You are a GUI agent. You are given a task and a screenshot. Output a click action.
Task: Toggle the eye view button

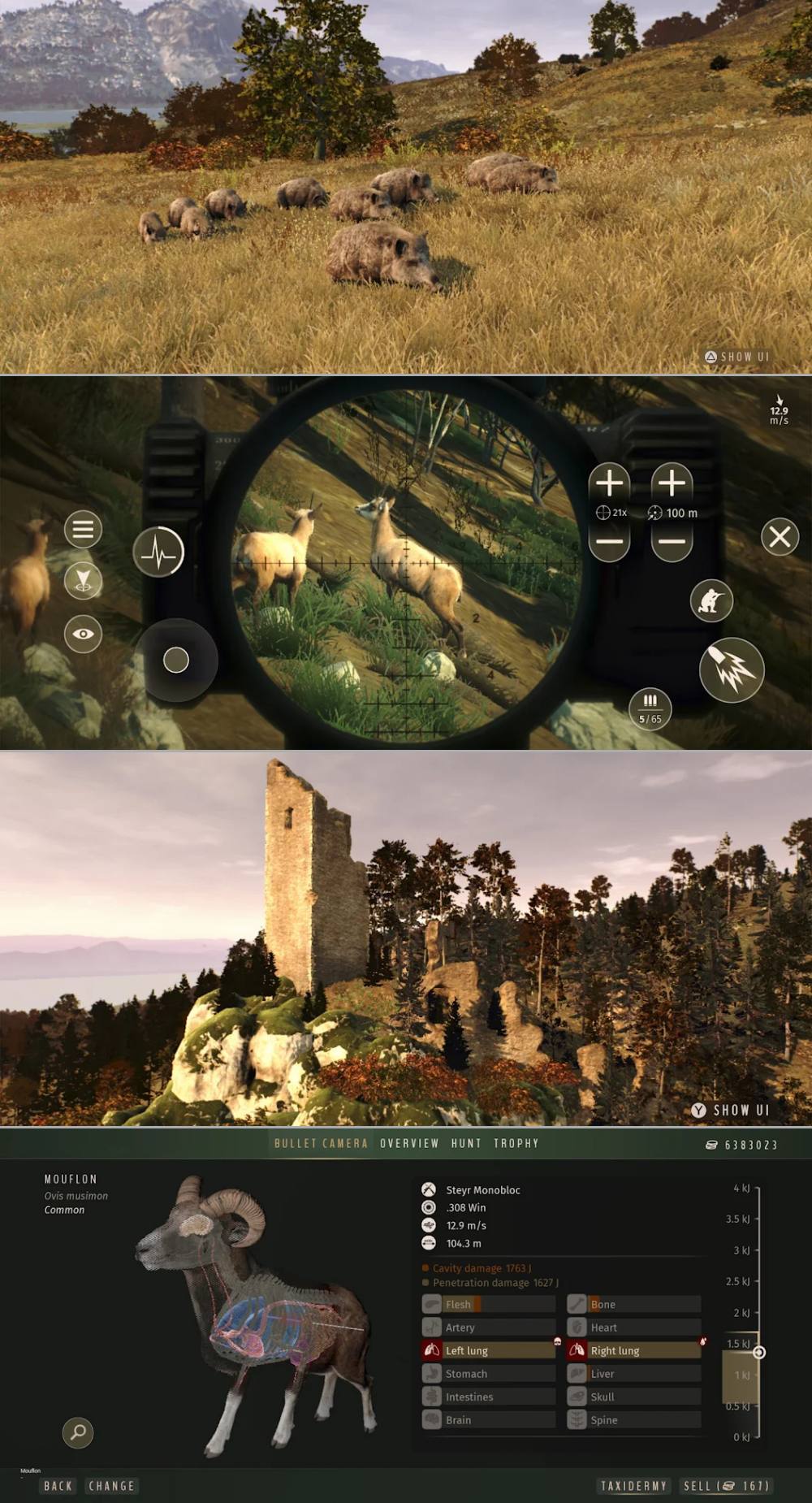[x=83, y=635]
